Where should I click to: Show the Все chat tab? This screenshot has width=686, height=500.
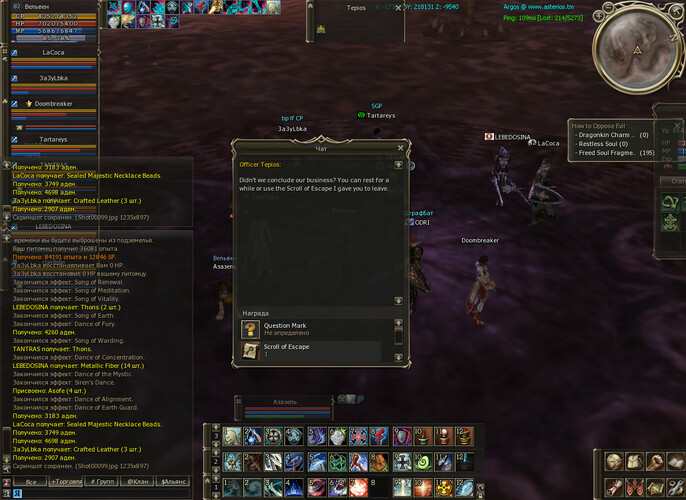point(31,482)
